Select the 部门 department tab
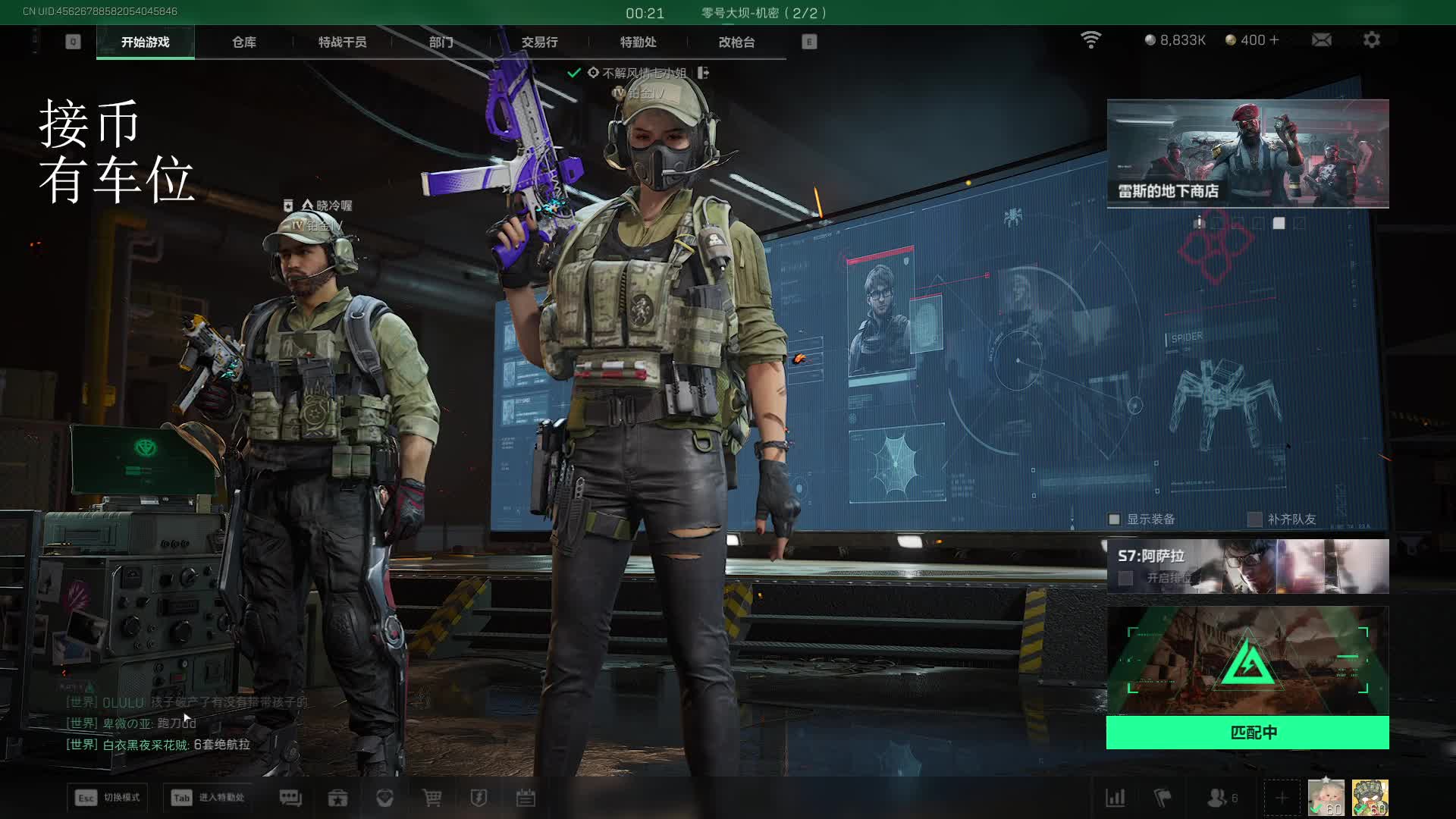 tap(441, 42)
